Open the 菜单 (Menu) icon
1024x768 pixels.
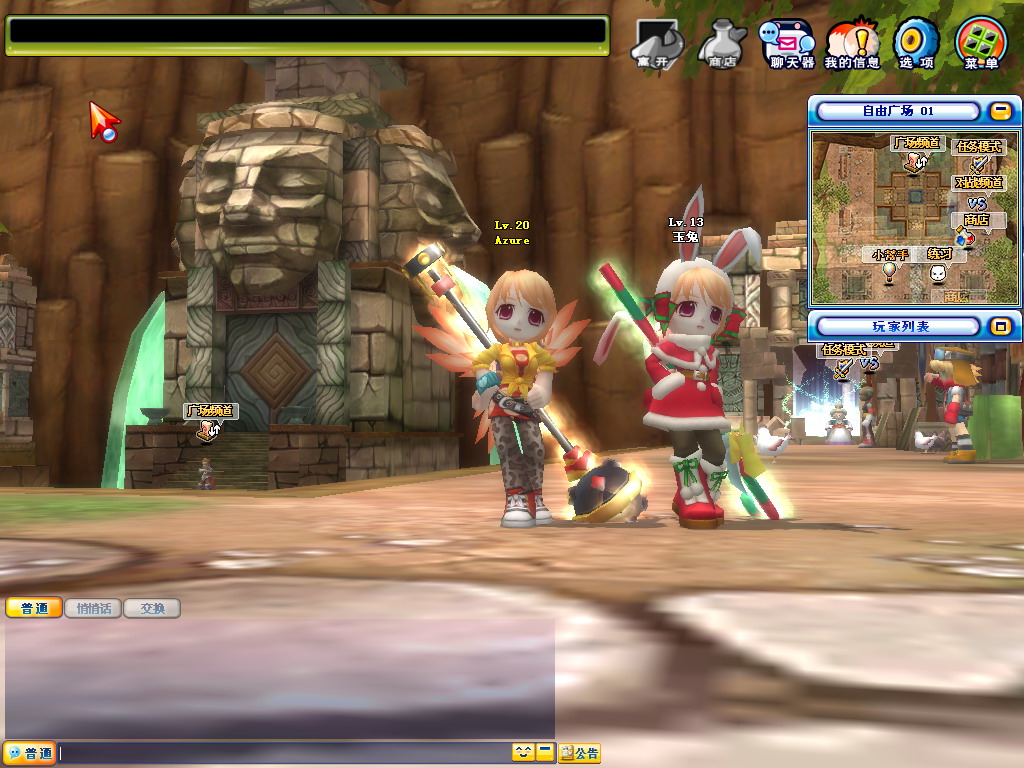[x=981, y=44]
